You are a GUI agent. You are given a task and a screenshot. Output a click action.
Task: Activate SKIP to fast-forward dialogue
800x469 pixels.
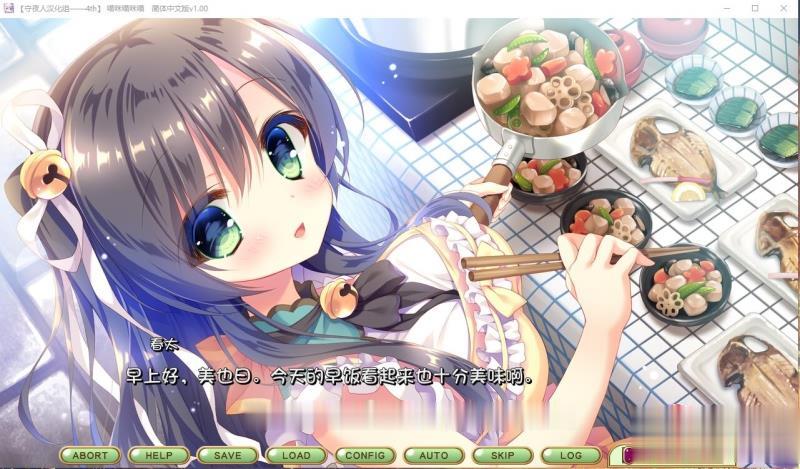[x=502, y=455]
